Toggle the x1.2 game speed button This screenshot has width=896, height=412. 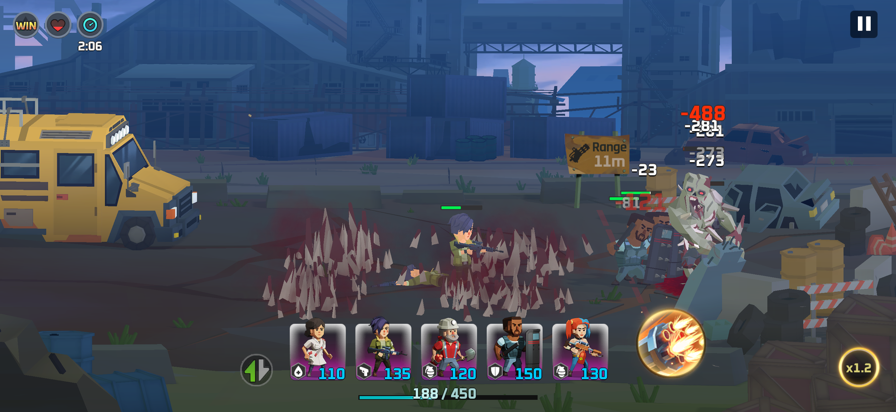(858, 367)
